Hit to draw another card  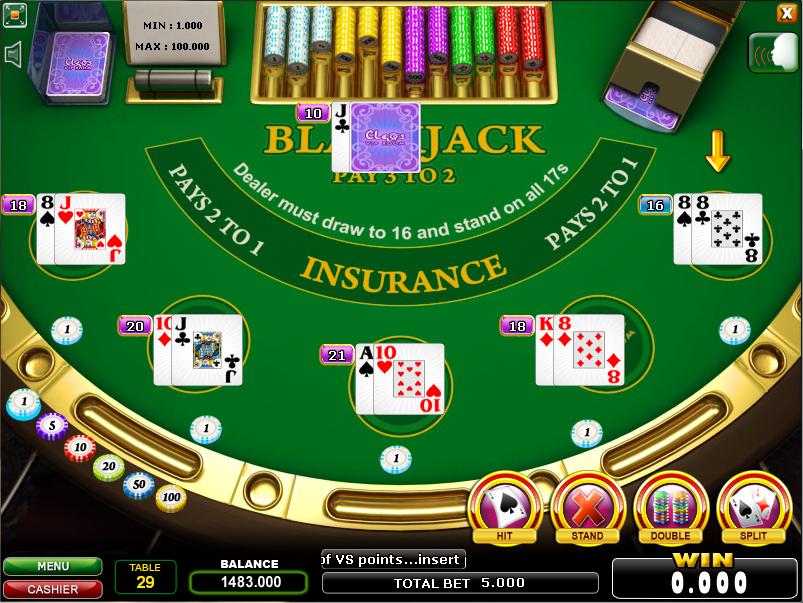coord(505,507)
